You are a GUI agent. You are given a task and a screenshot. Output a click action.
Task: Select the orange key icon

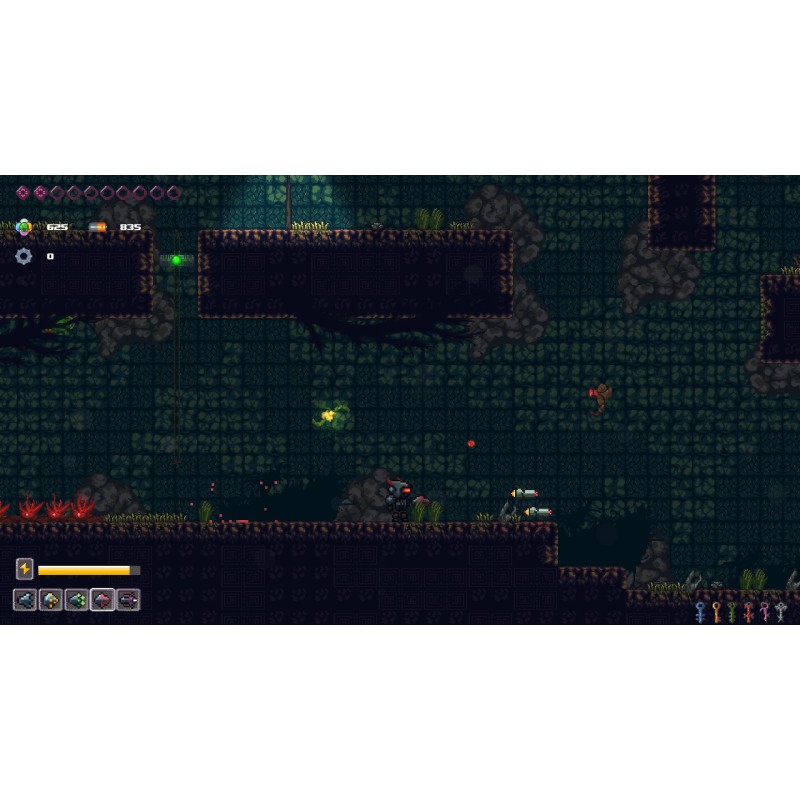pyautogui.click(x=716, y=612)
